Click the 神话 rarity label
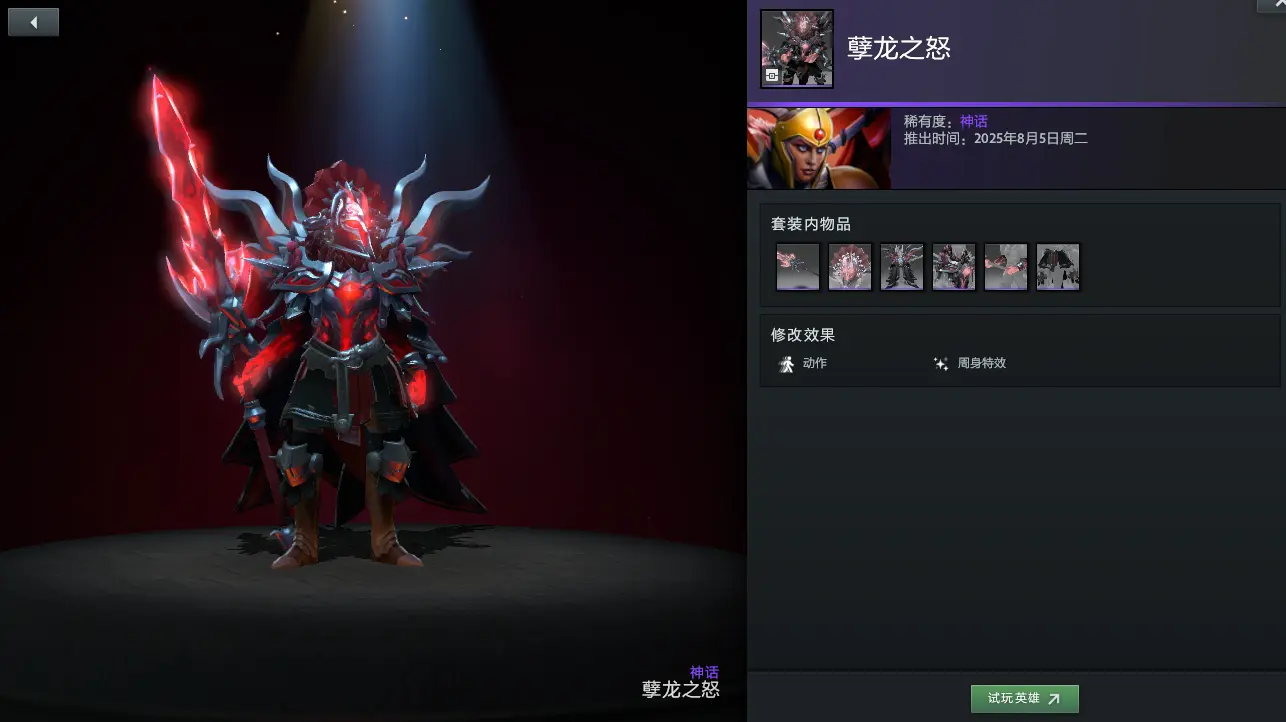The height and width of the screenshot is (722, 1286). click(x=973, y=120)
